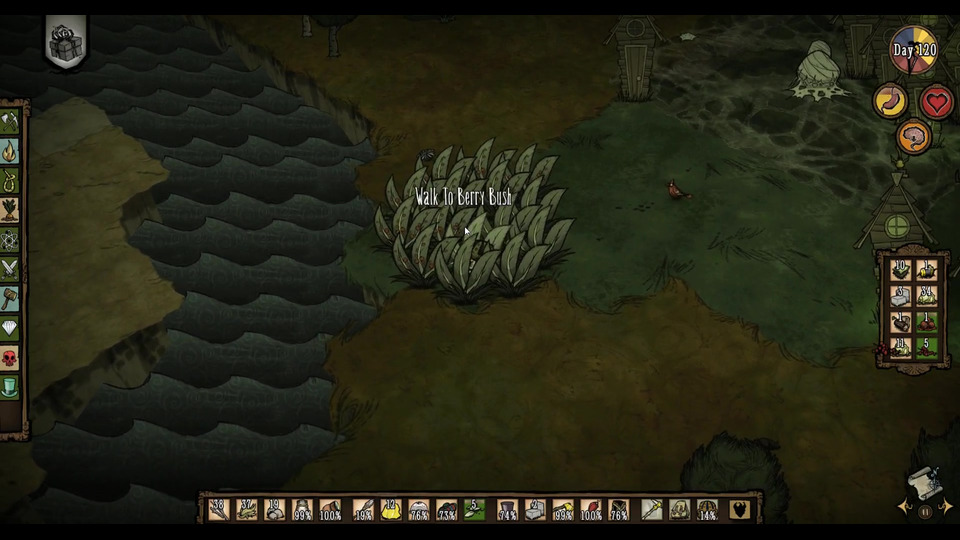Select the top hat at 74%

(x=507, y=510)
